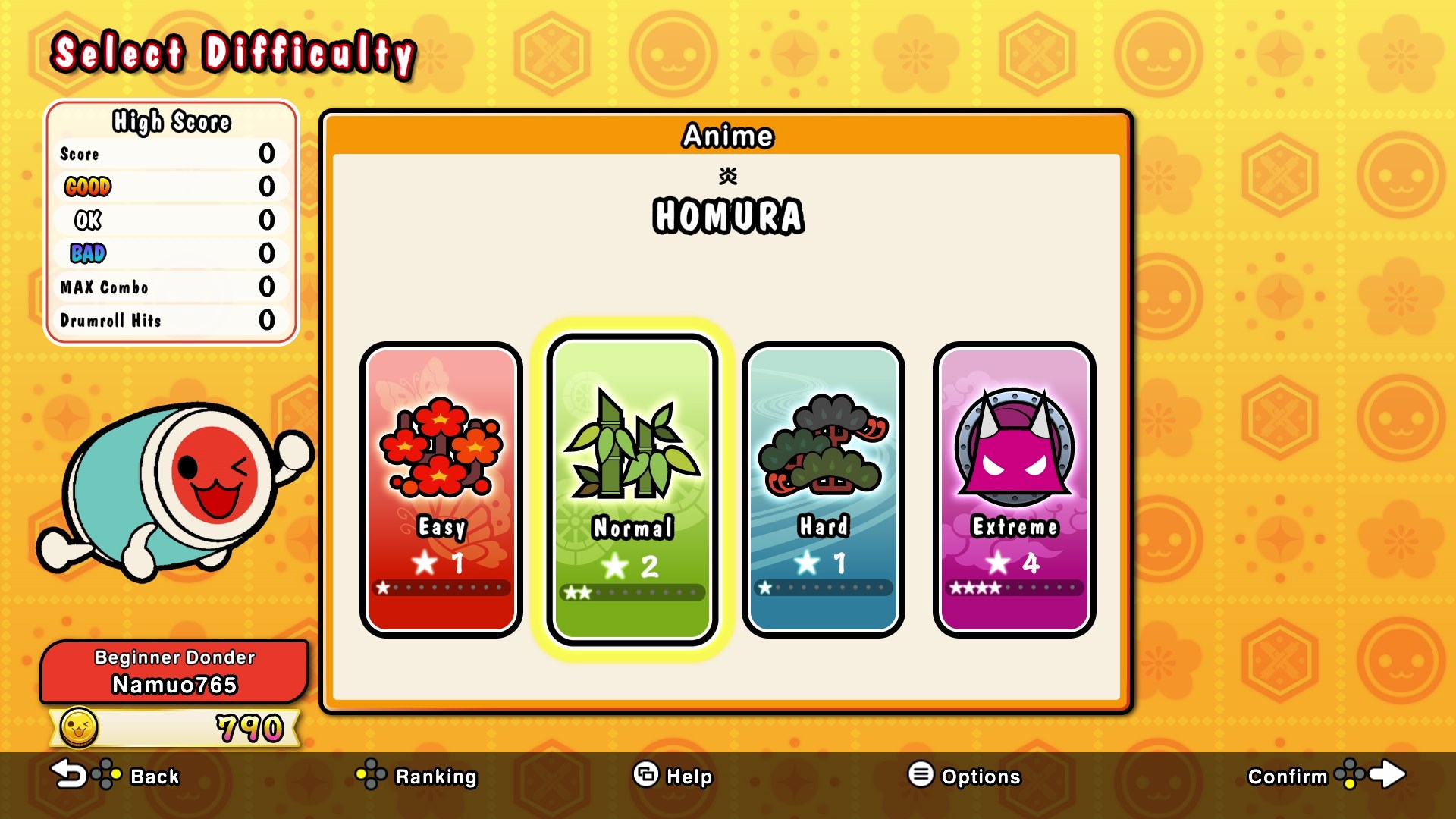
Task: Click the Anime category header
Action: tap(727, 136)
